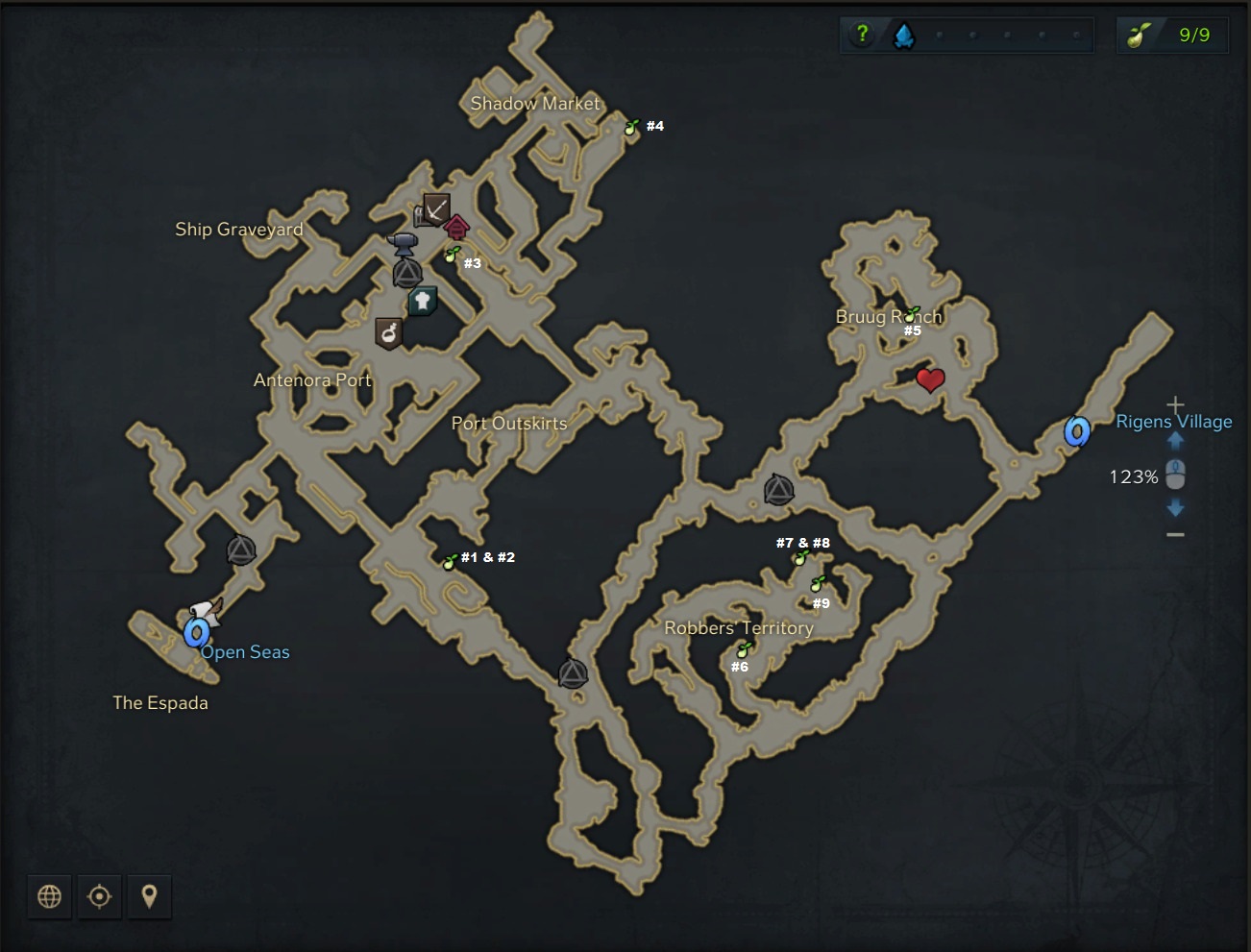Open the world map globe button
Screen dimensions: 1251x952
pos(49,896)
